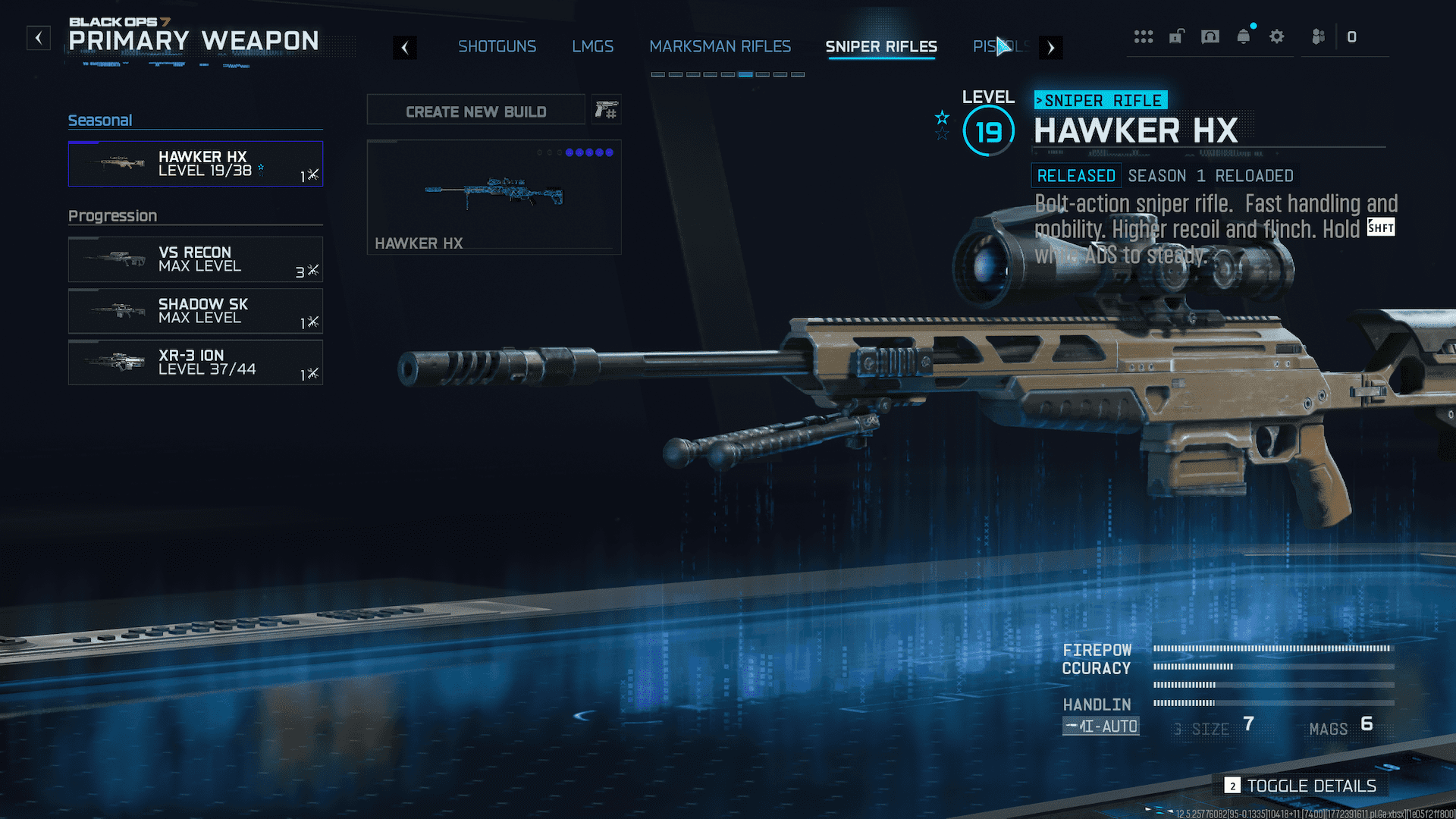Show next weapon categories with right arrow
The height and width of the screenshot is (819, 1456).
1050,48
